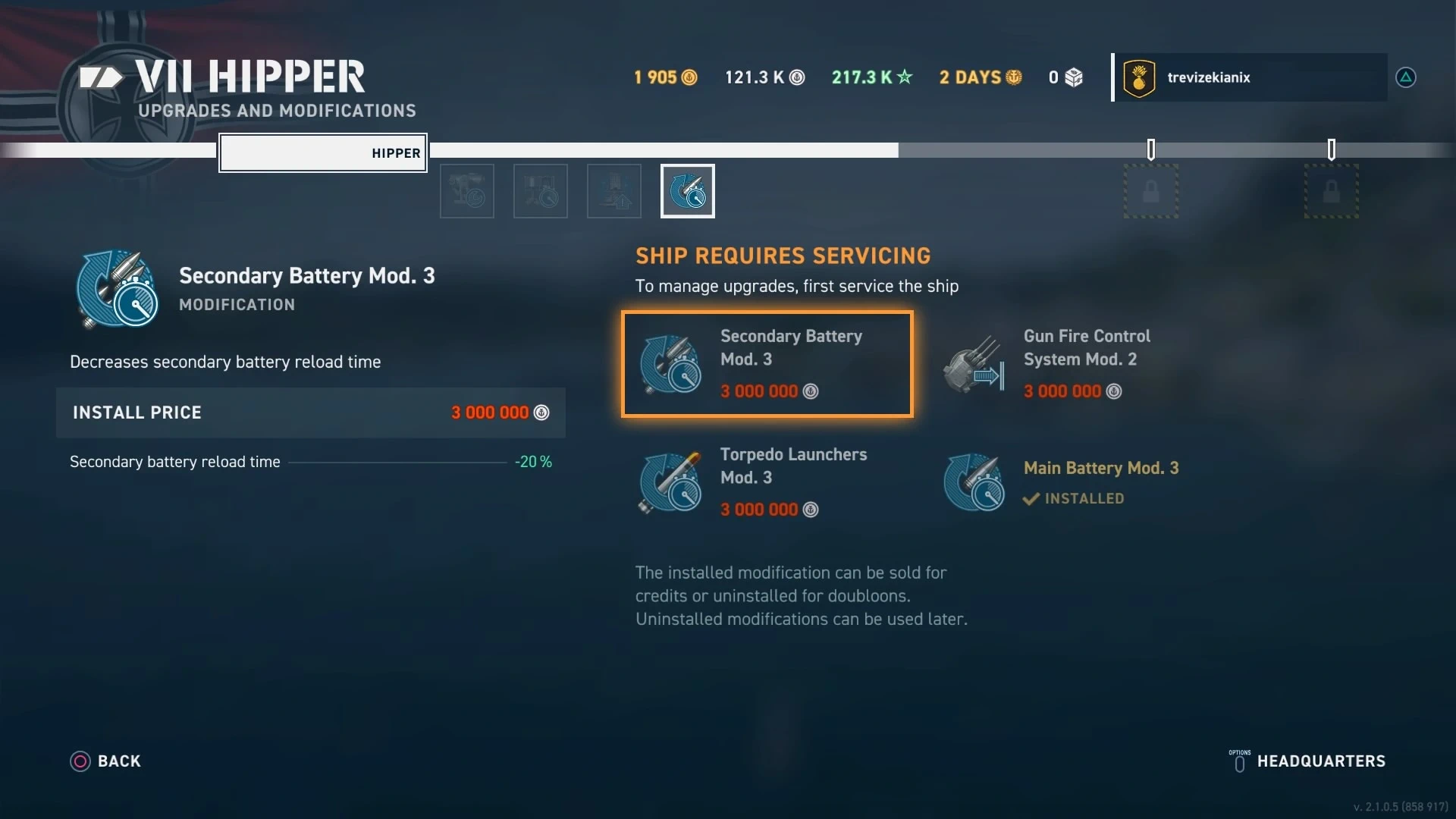View the 121.3 K credits balance
Screen dimensions: 1456x819
point(764,77)
